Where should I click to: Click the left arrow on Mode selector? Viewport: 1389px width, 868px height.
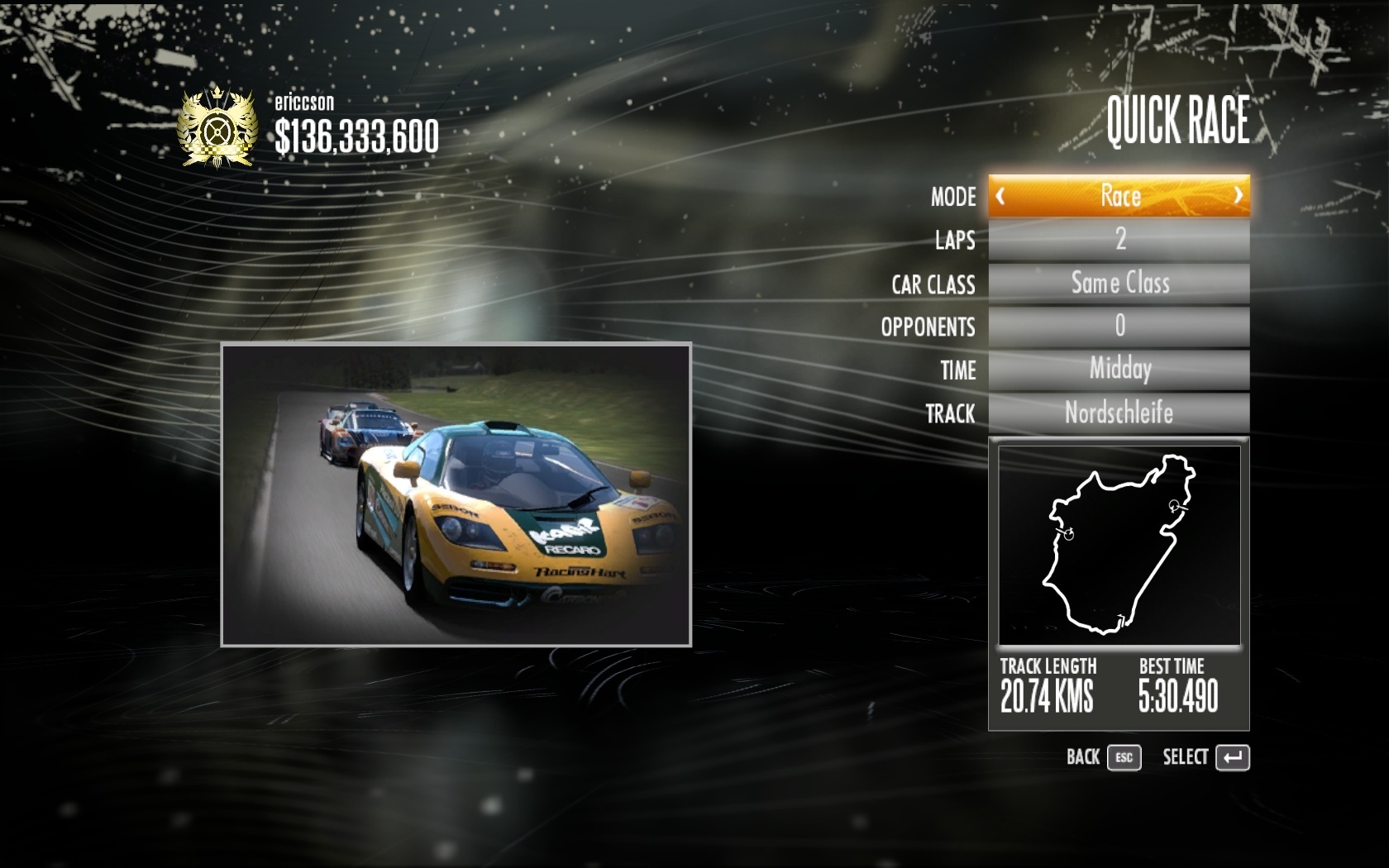[1000, 196]
